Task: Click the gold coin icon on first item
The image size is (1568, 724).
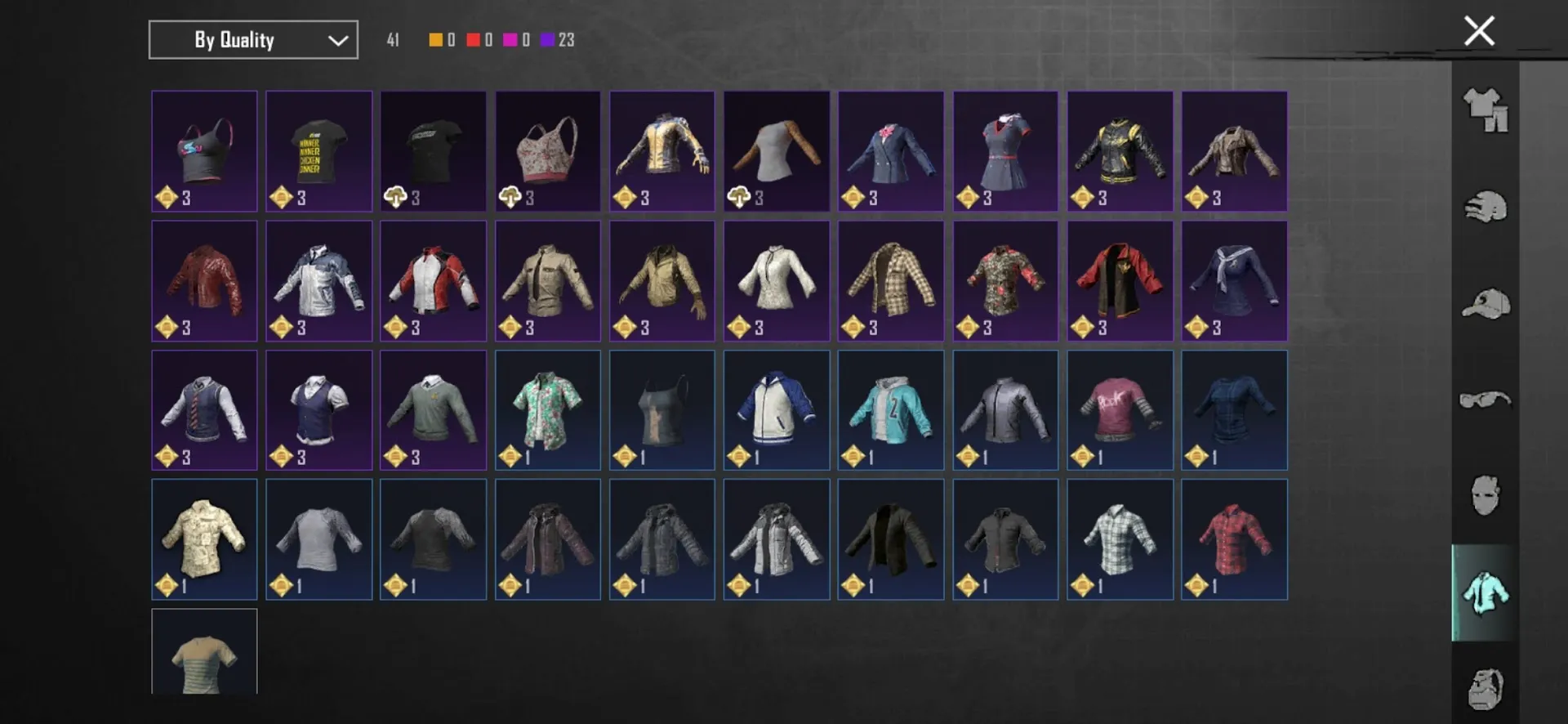Action: pos(168,196)
